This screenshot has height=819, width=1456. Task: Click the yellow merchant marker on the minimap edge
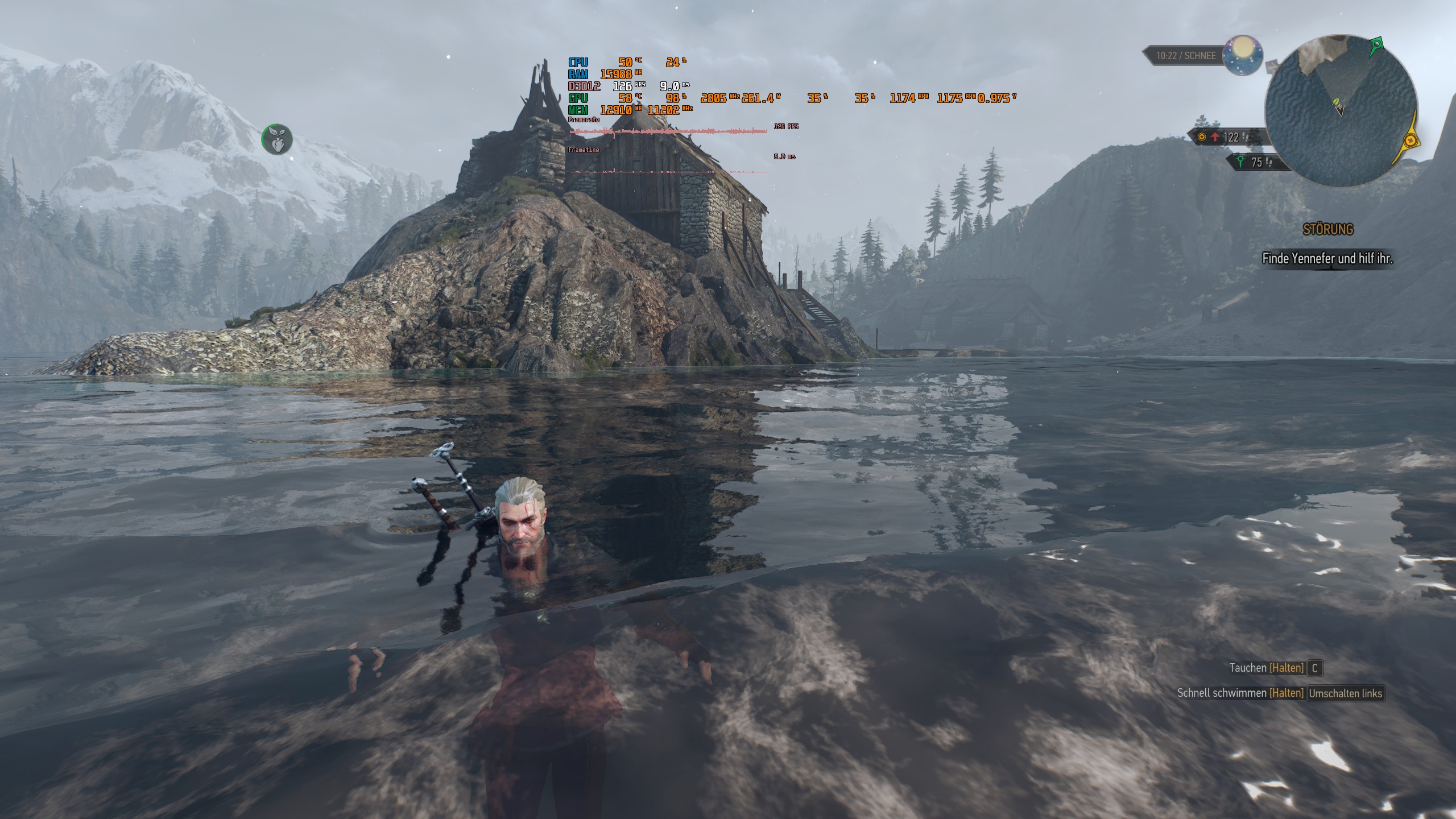pos(1409,140)
